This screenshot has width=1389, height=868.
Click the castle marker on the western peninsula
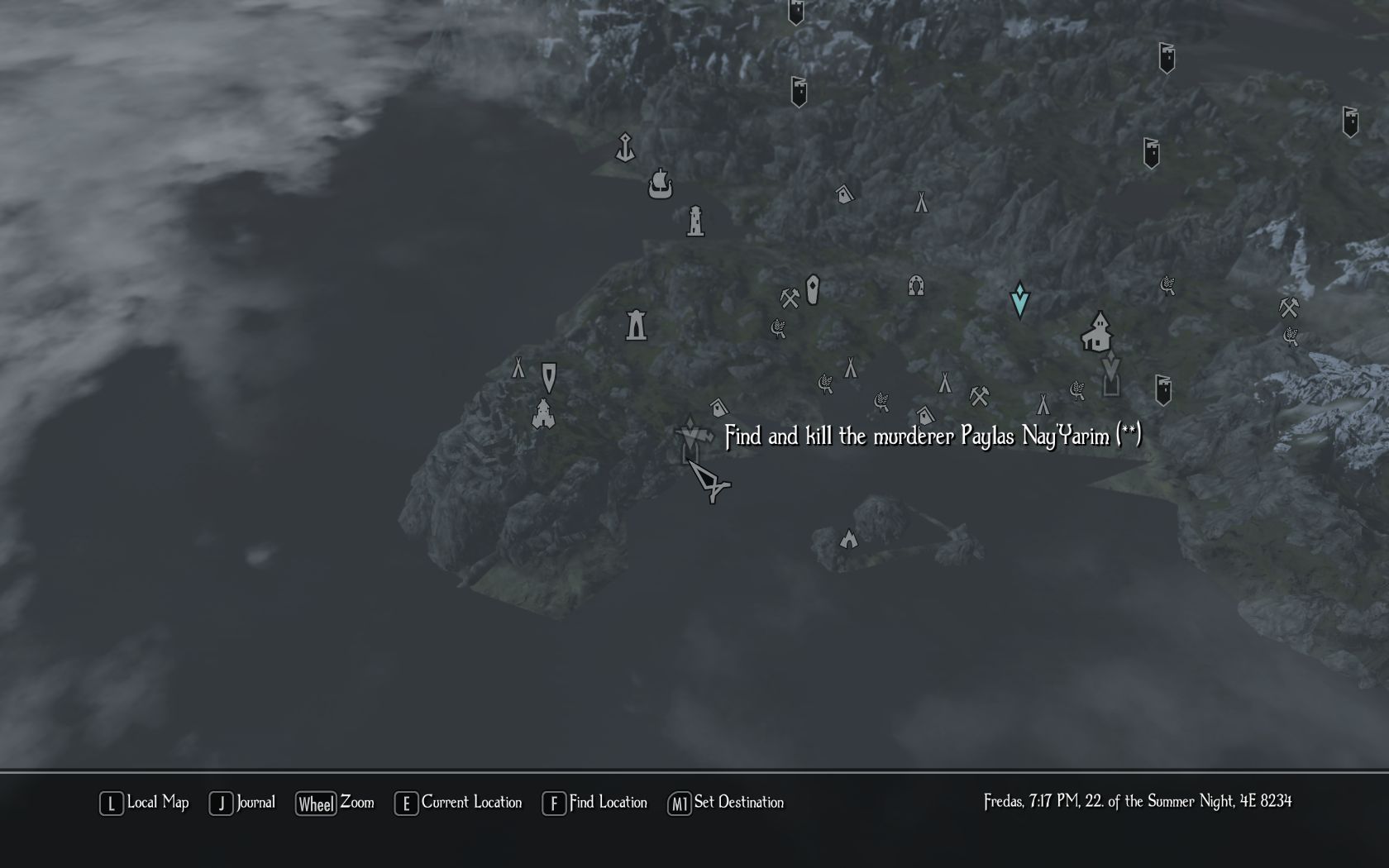(x=543, y=413)
